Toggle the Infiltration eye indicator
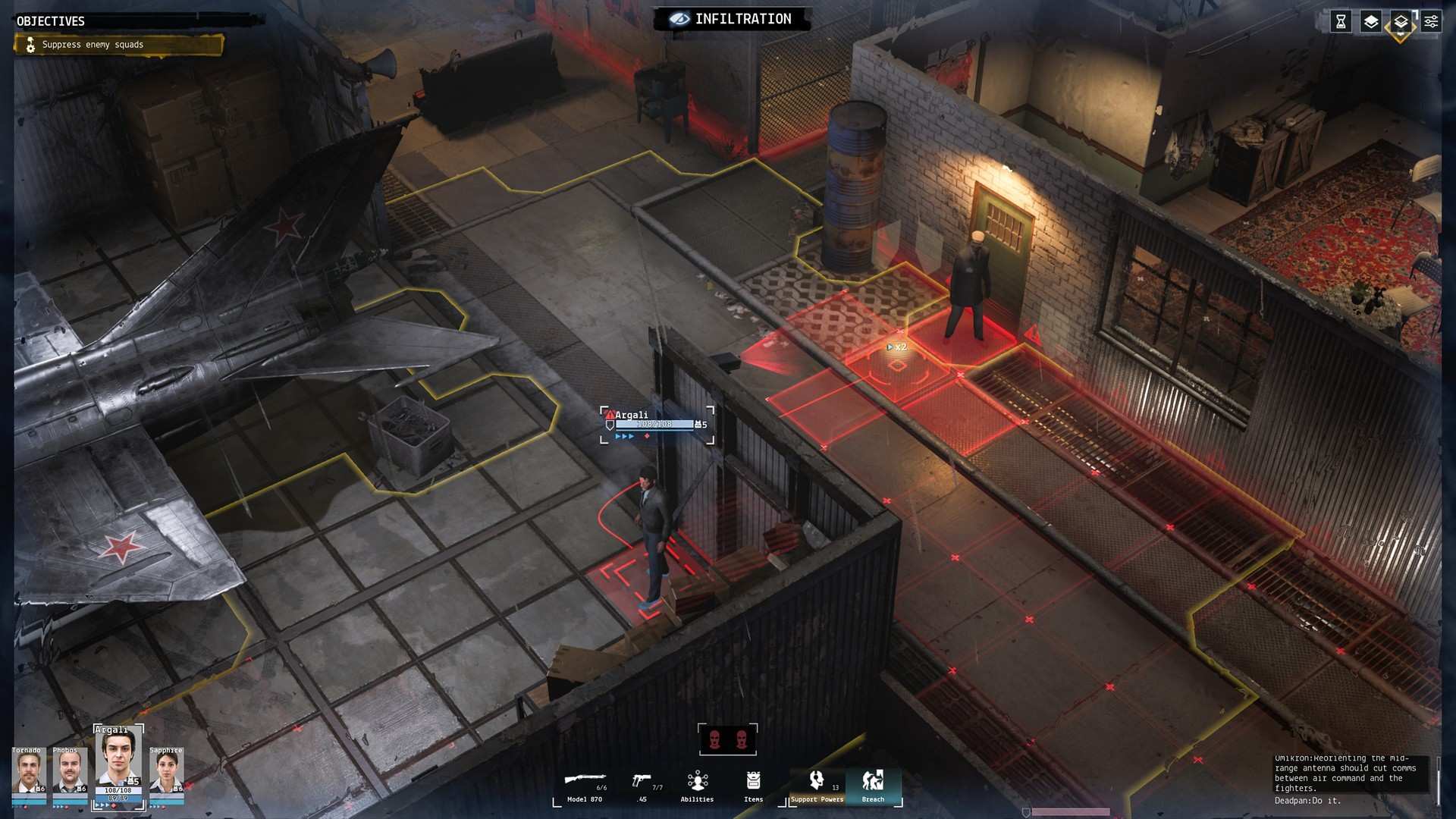 pyautogui.click(x=680, y=19)
